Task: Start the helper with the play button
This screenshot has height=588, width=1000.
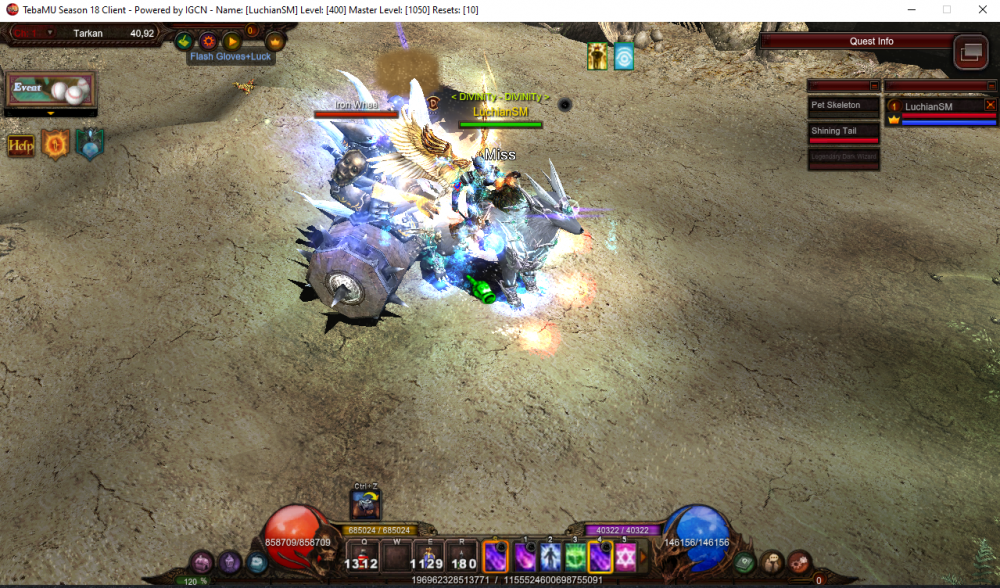Action: tap(231, 42)
